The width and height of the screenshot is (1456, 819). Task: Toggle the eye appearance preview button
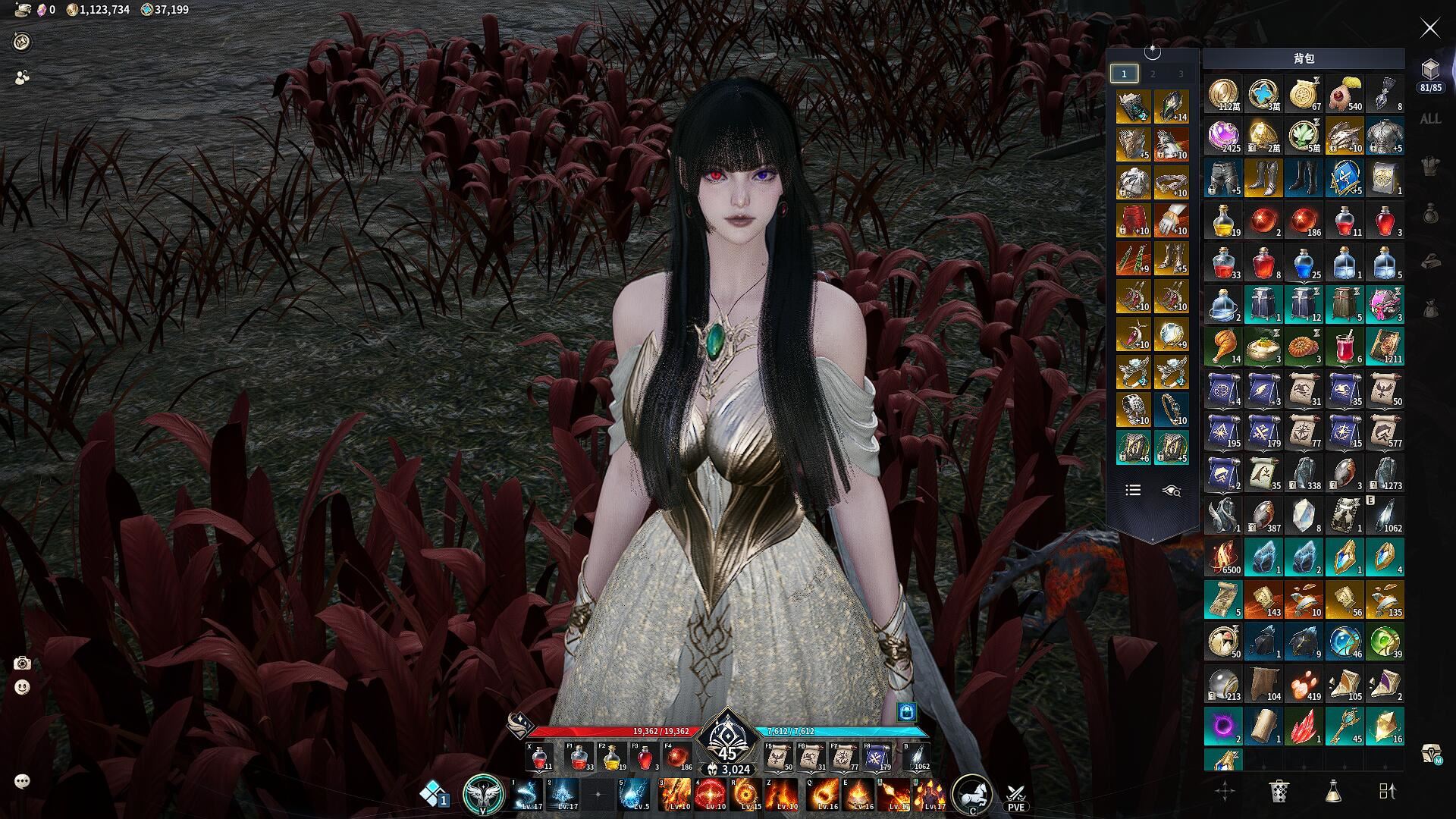[1171, 491]
